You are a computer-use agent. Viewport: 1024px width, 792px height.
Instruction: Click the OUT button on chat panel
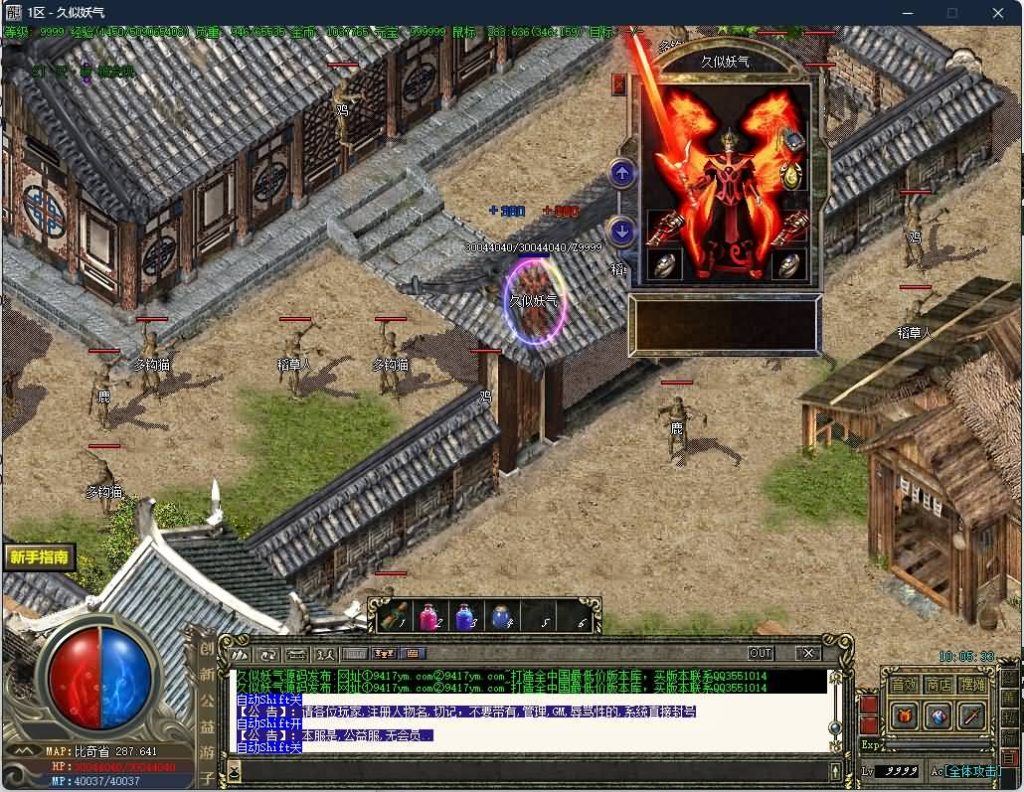click(x=761, y=653)
